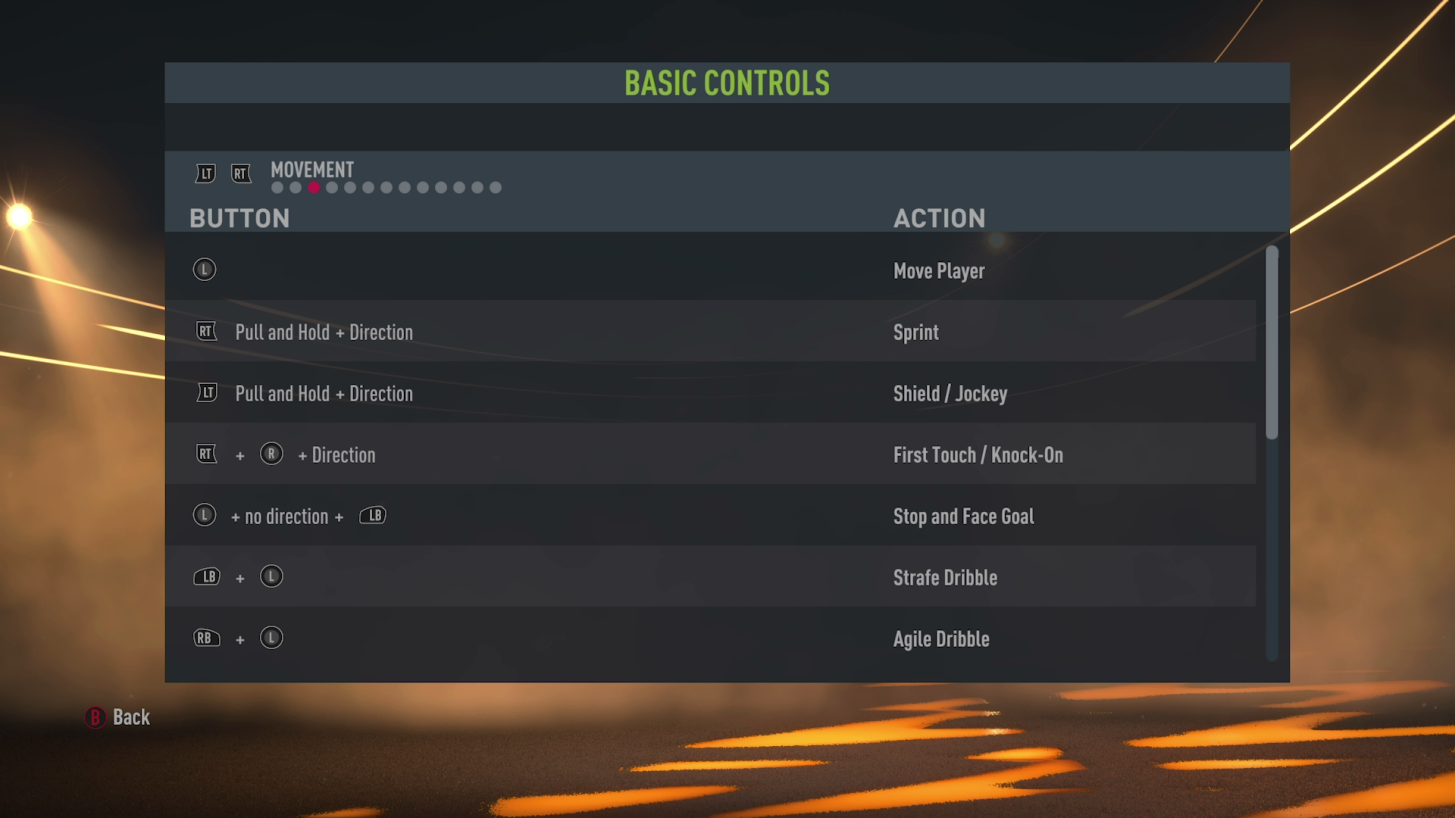Click the RB bumper icon for Agile Dribble
The height and width of the screenshot is (818, 1455).
[x=207, y=637]
